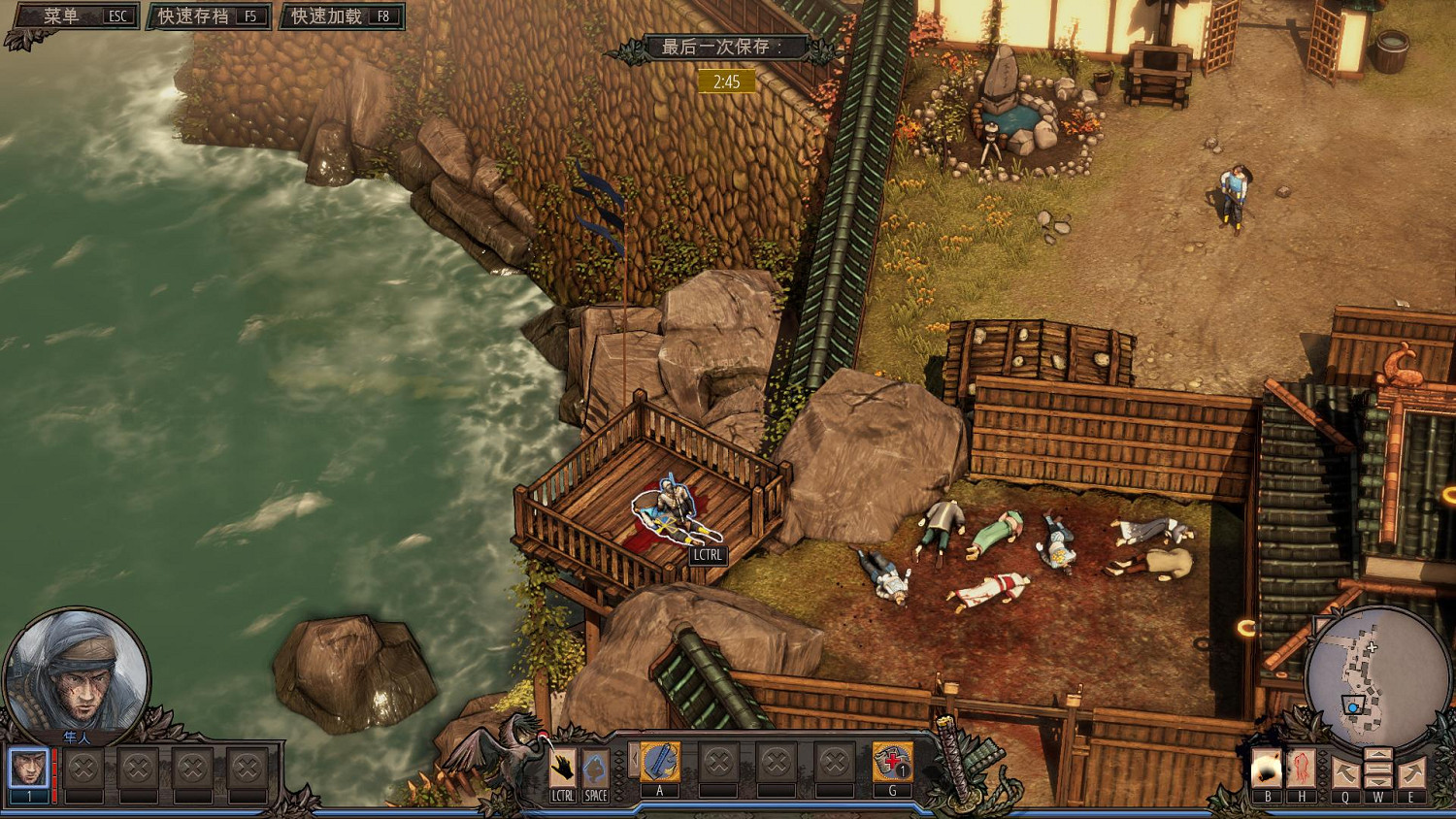Activate the blue sword attack skill

point(660,764)
